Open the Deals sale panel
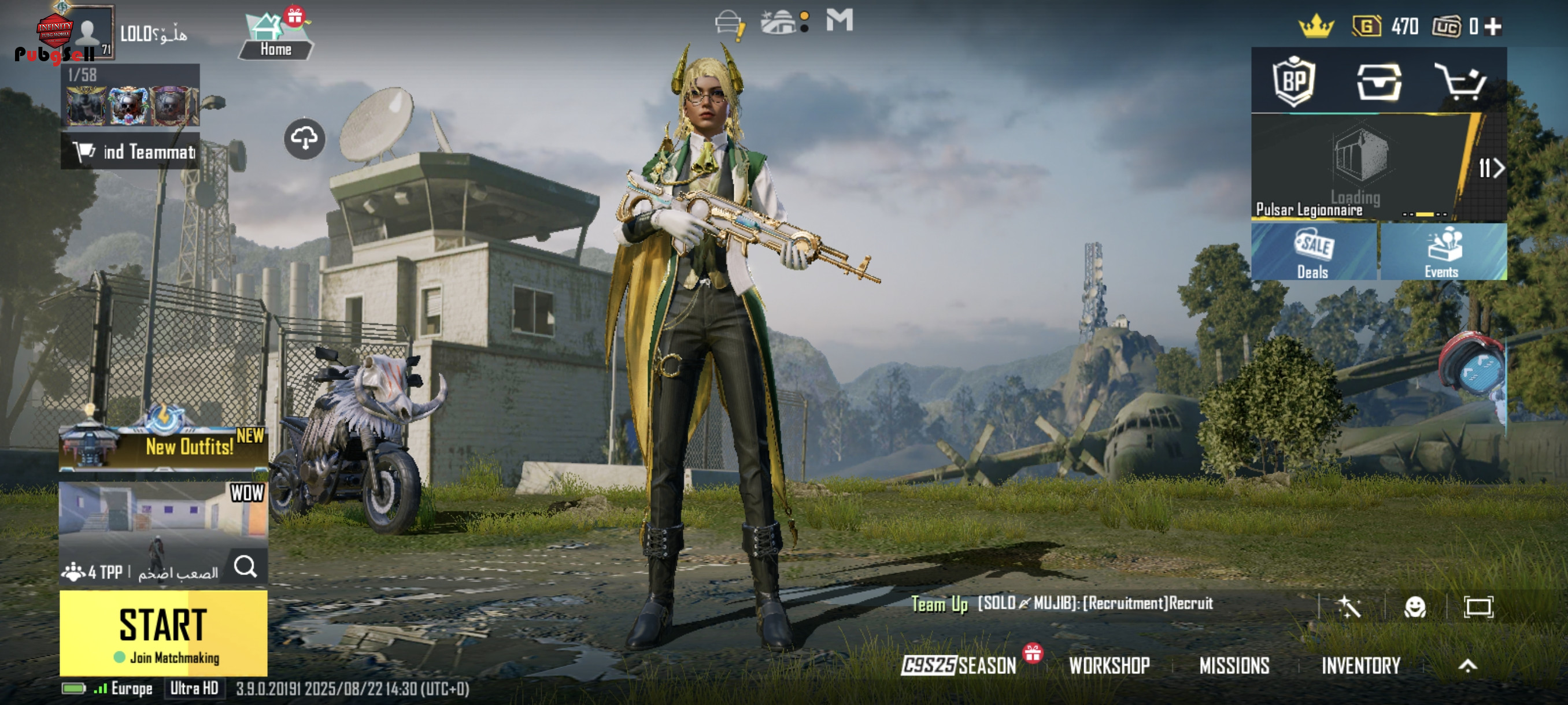This screenshot has height=705, width=1568. tap(1313, 253)
